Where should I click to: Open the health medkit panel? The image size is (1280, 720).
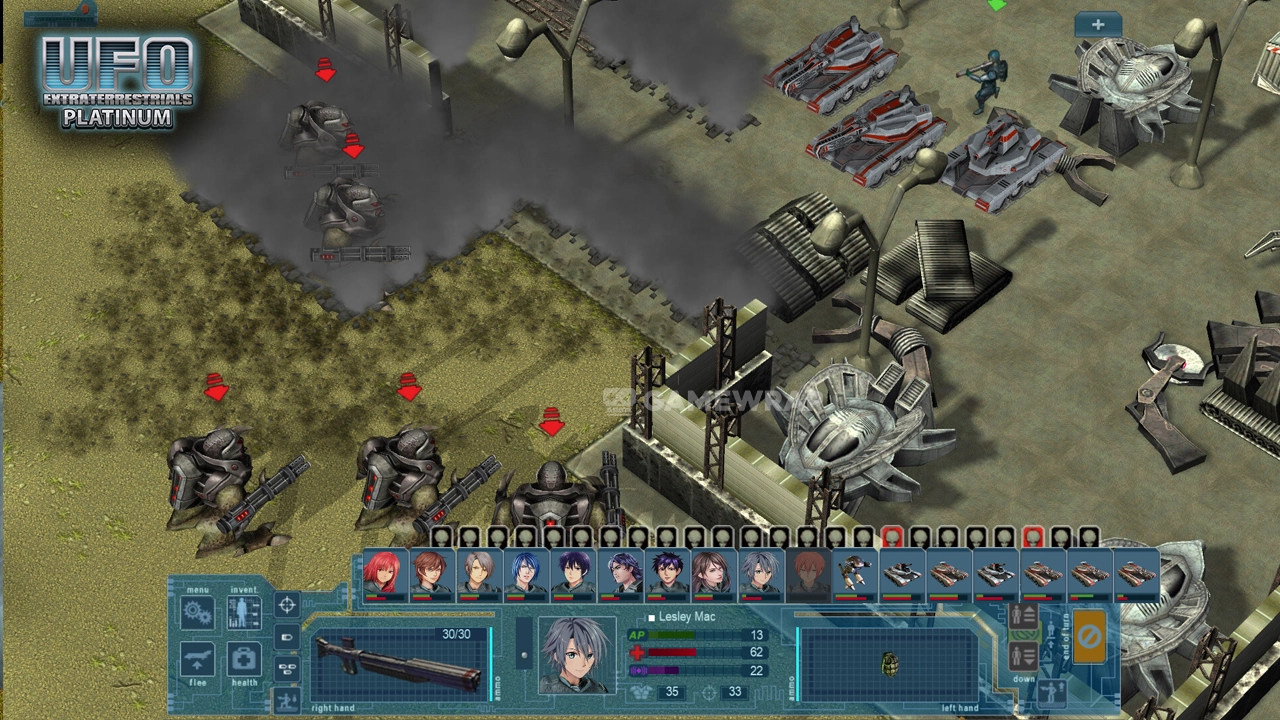[x=244, y=660]
